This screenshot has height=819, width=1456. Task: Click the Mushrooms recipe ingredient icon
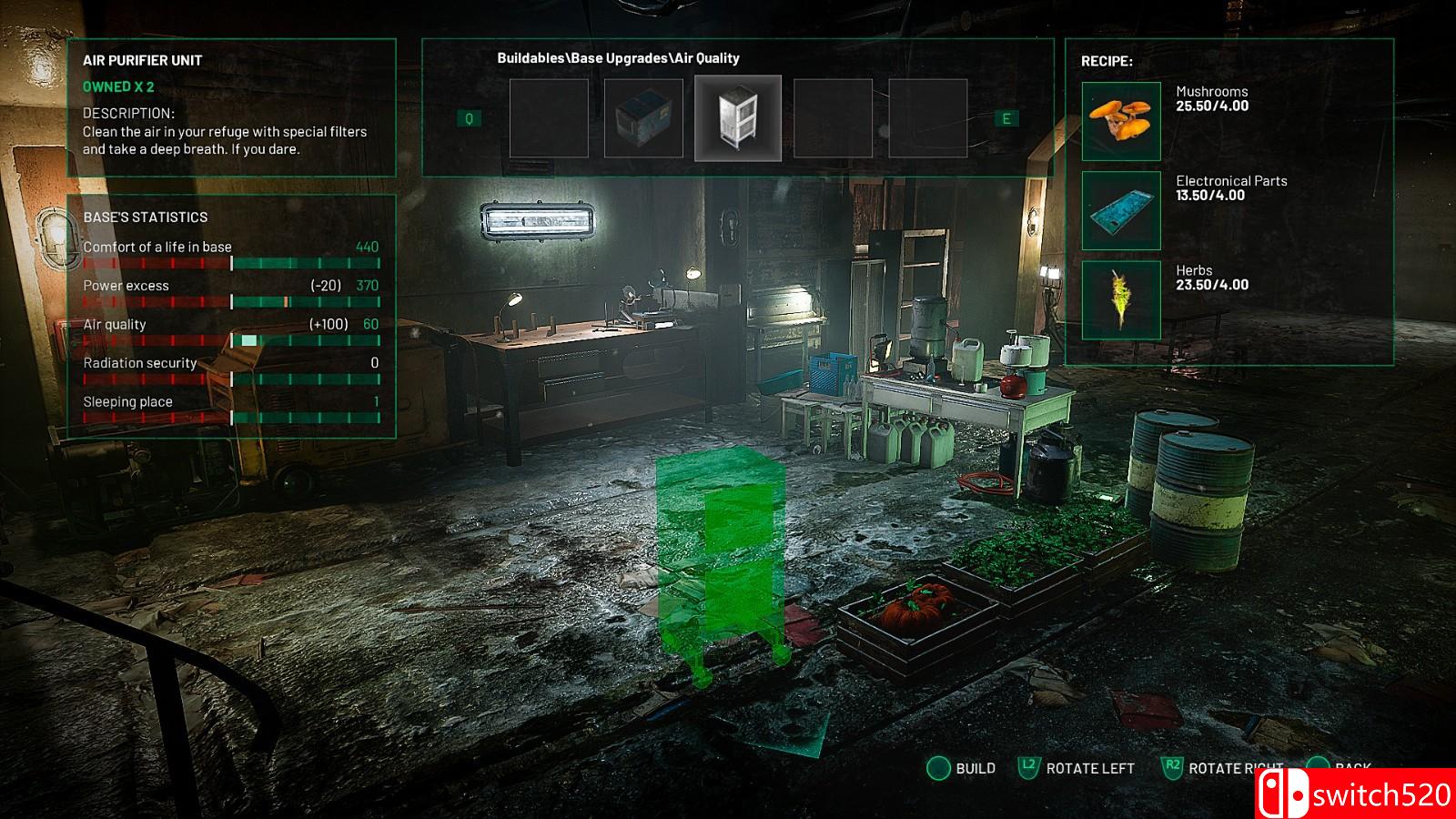[x=1121, y=121]
